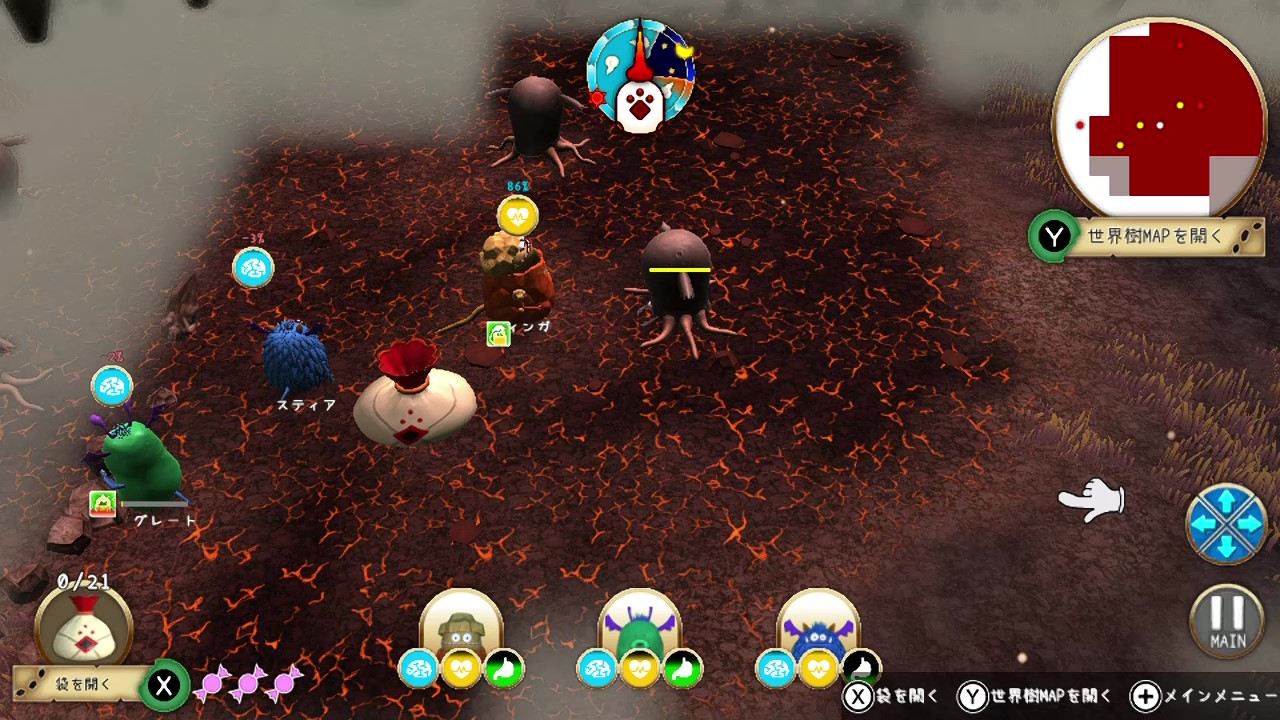The image size is (1280, 720).
Task: Pause with the MAIN button
Action: click(x=1227, y=621)
